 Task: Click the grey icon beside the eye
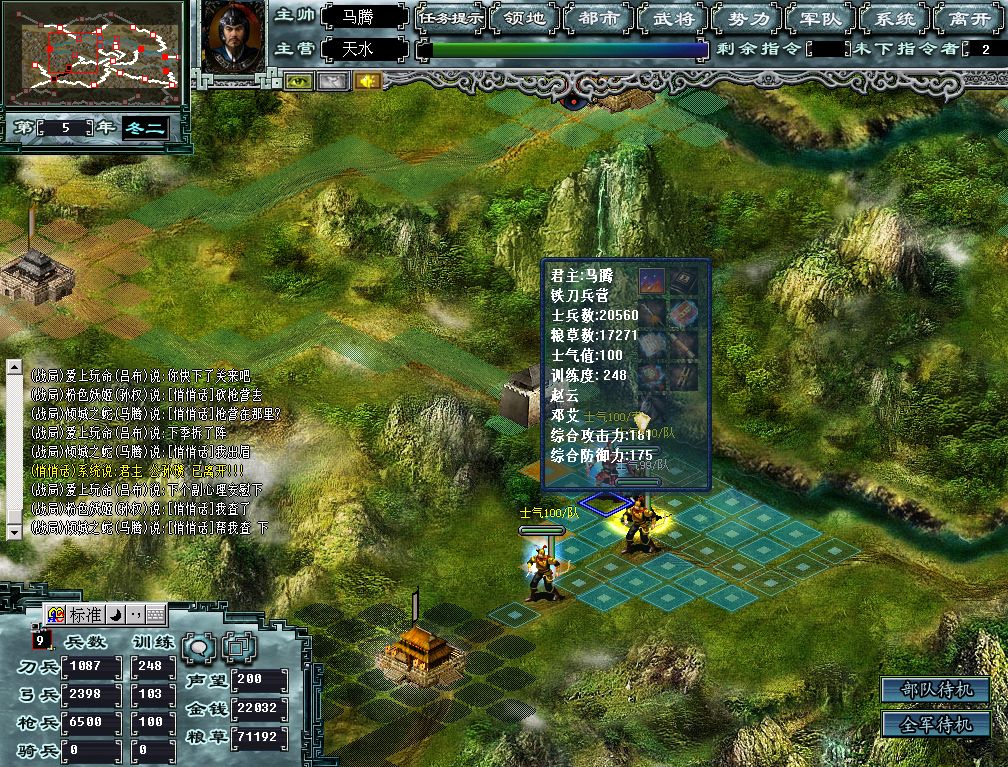click(332, 81)
